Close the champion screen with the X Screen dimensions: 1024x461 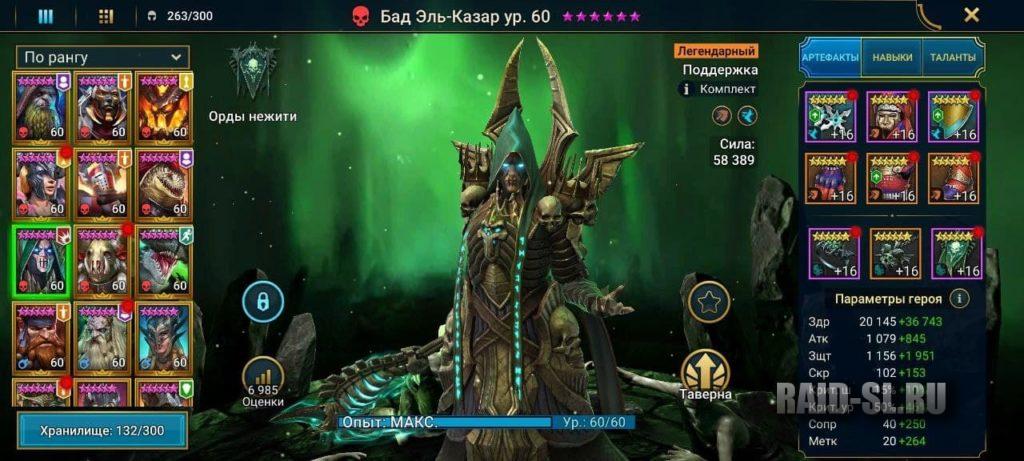click(970, 15)
